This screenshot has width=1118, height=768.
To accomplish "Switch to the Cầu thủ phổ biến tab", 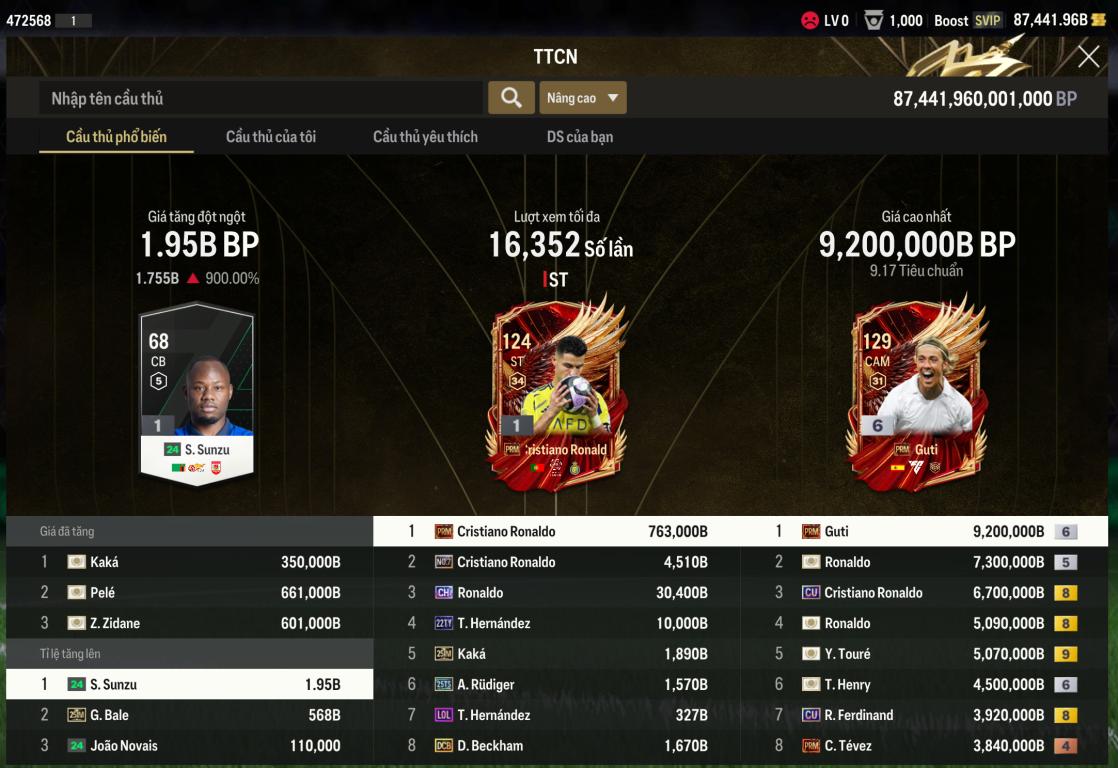I will pos(116,137).
